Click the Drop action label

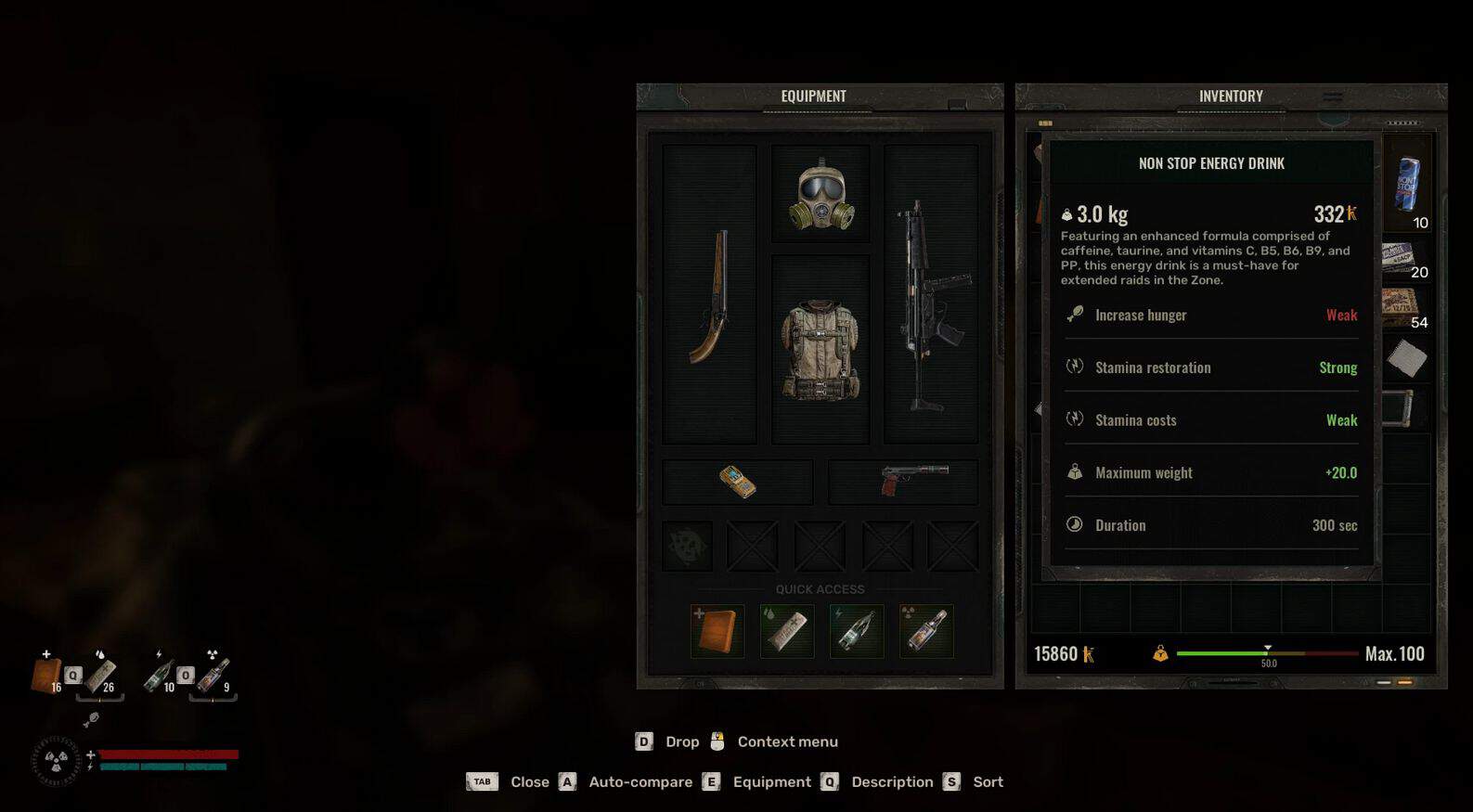(682, 741)
